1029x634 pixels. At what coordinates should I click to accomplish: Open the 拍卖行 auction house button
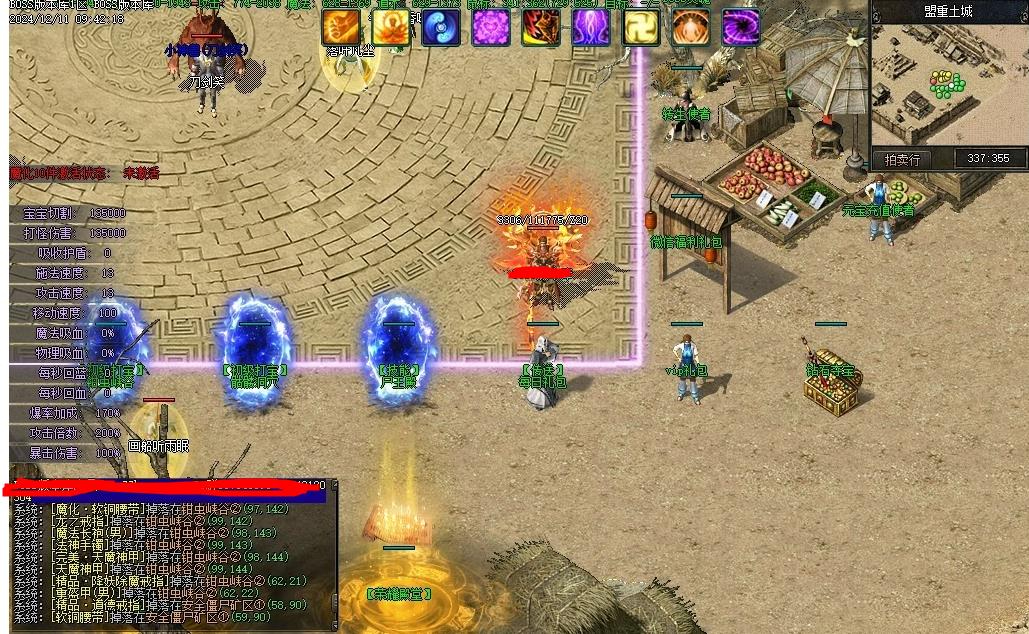[902, 159]
